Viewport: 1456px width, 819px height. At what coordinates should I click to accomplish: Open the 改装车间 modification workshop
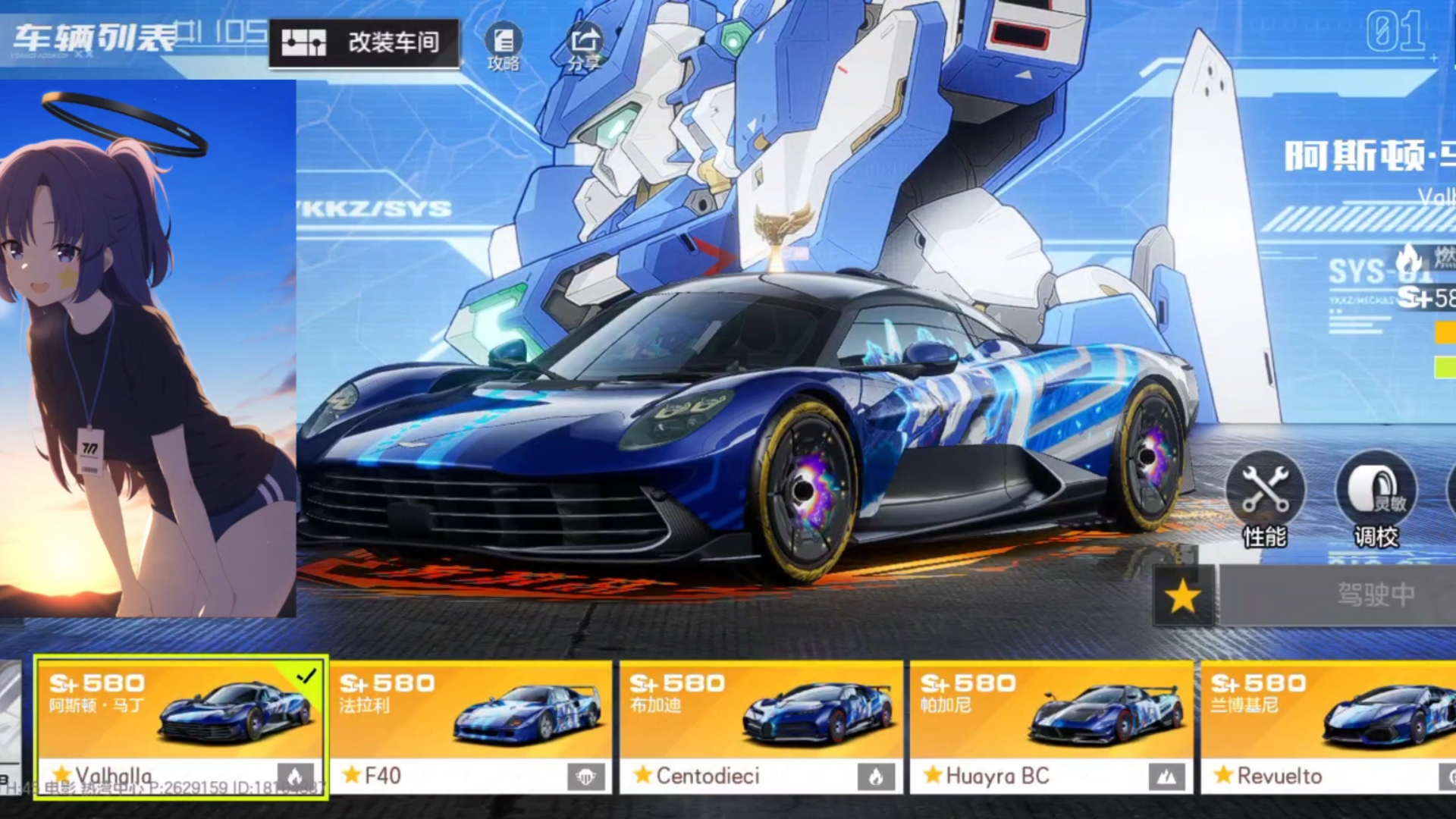click(x=365, y=43)
